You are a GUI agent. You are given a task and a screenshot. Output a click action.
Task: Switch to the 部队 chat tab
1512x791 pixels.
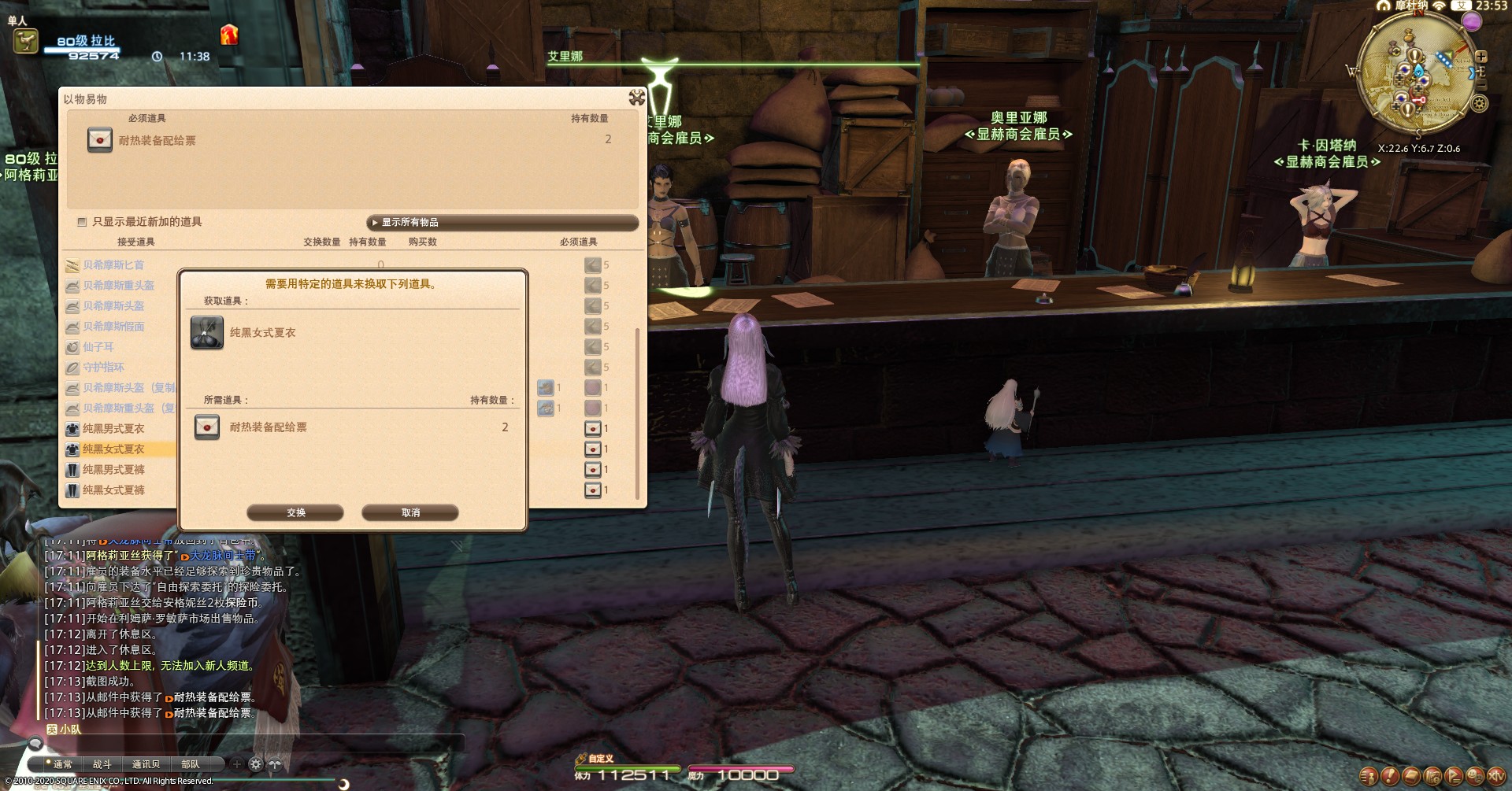coord(191,764)
